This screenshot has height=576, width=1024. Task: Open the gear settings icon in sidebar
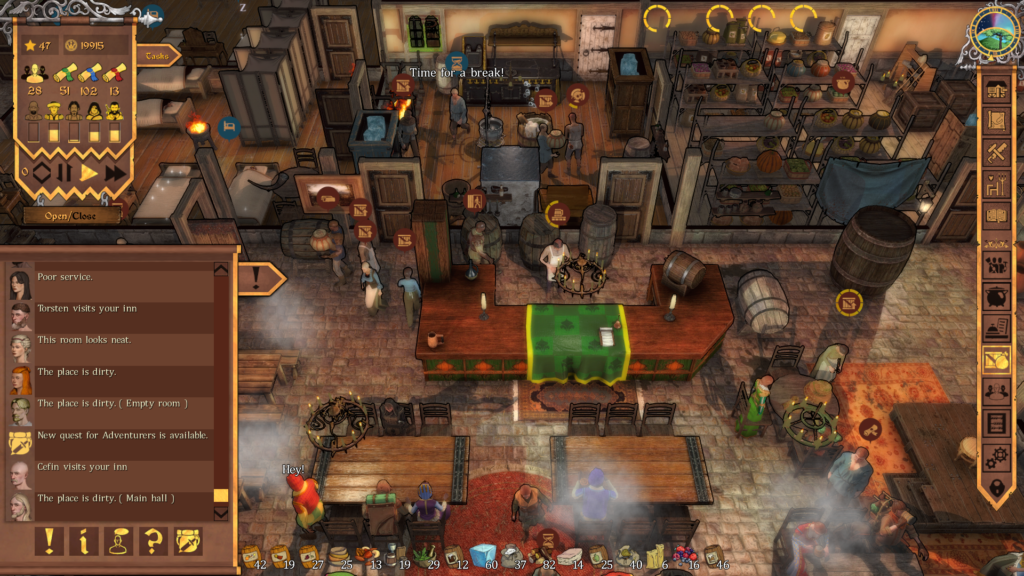point(996,456)
